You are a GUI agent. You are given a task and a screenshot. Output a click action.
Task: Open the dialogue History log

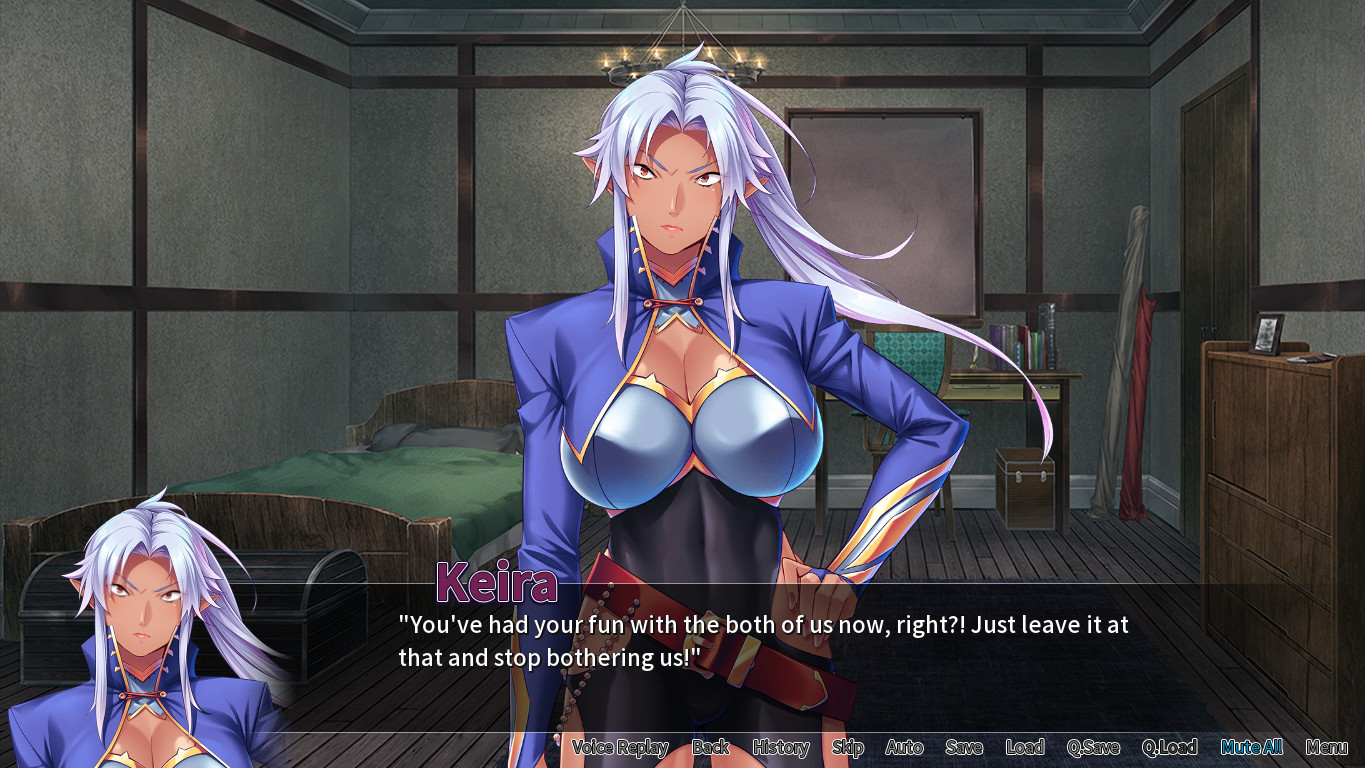click(781, 747)
